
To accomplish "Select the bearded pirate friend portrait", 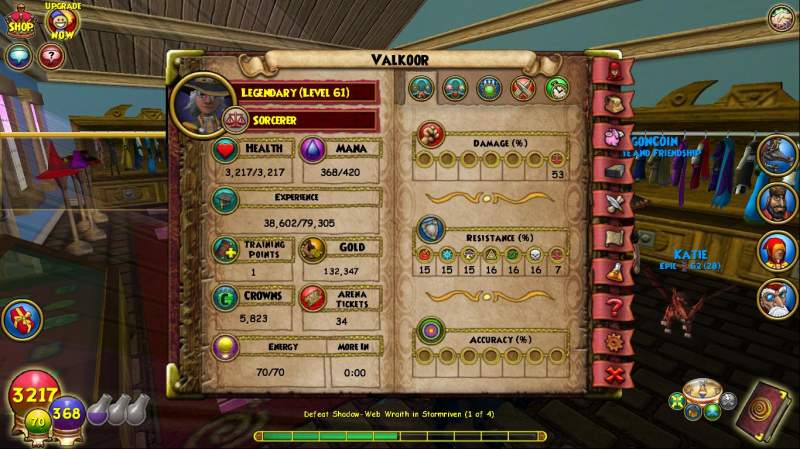I will click(776, 201).
